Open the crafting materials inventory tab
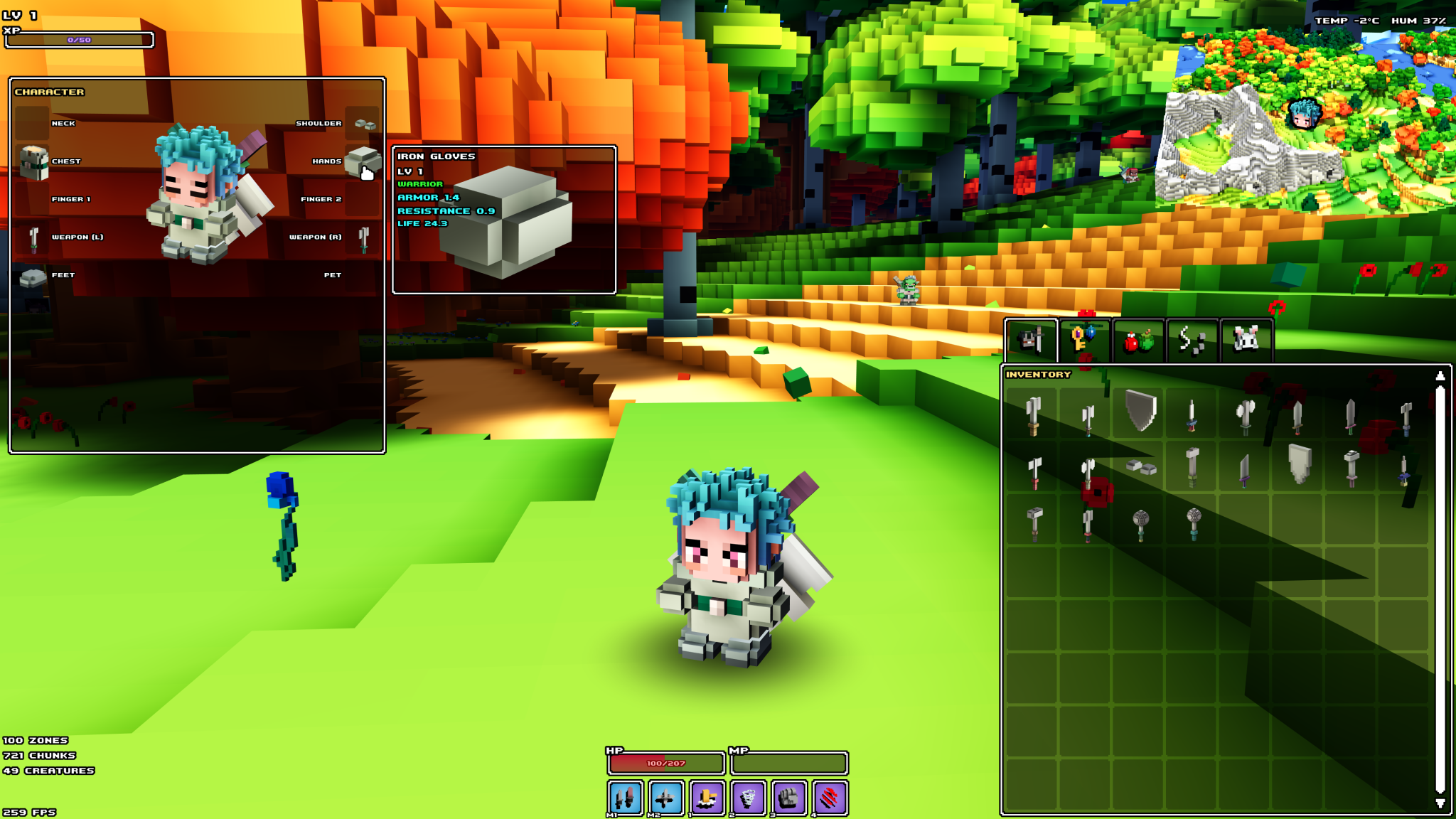The width and height of the screenshot is (1456, 819). 1192,339
